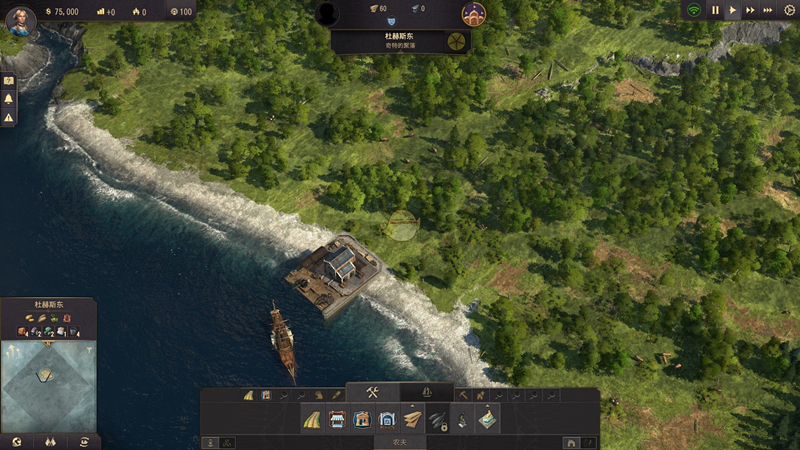The image size is (800, 450).
Task: Click the green network status icon
Action: pyautogui.click(x=692, y=10)
